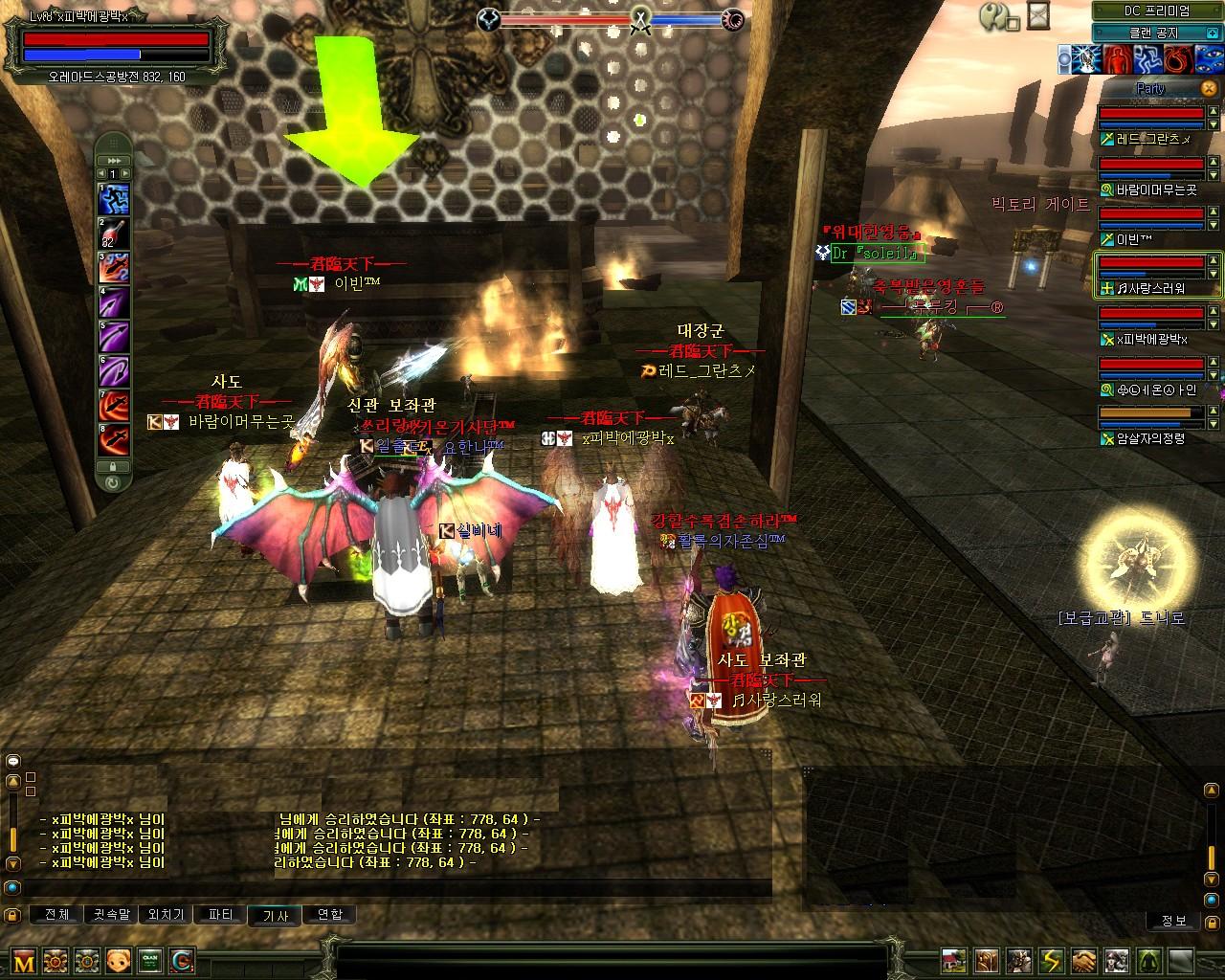Use the red potion in hotbar slot 2
Image resolution: width=1225 pixels, height=980 pixels.
click(x=115, y=234)
